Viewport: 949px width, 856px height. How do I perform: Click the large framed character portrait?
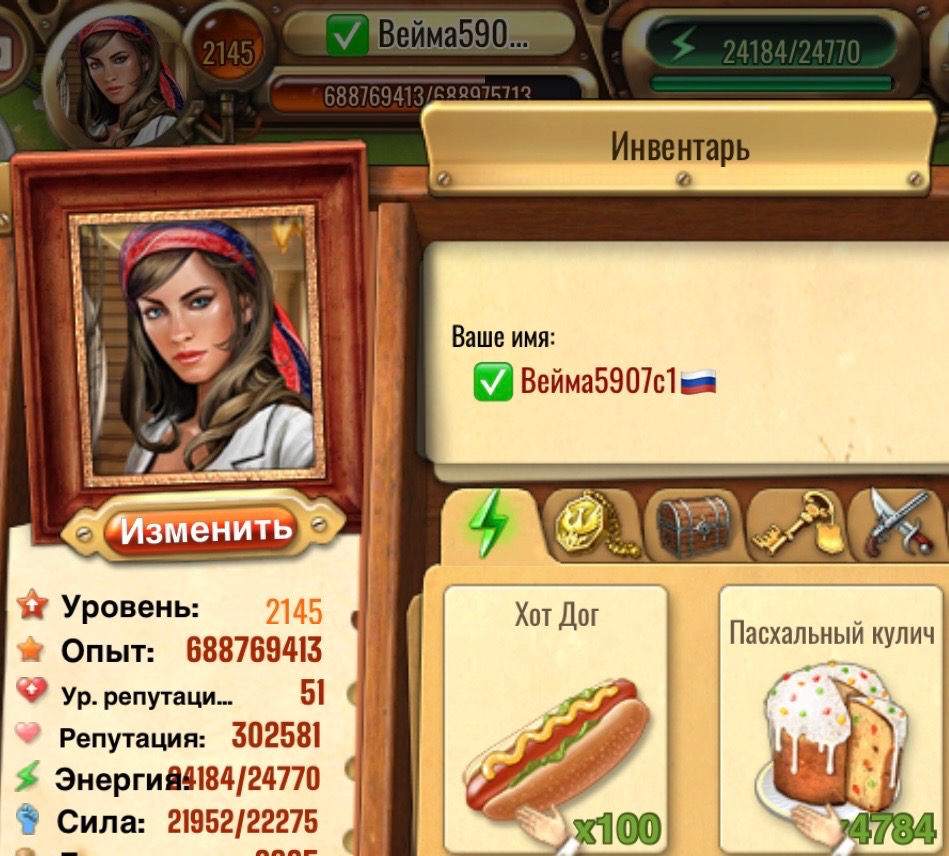coord(197,346)
